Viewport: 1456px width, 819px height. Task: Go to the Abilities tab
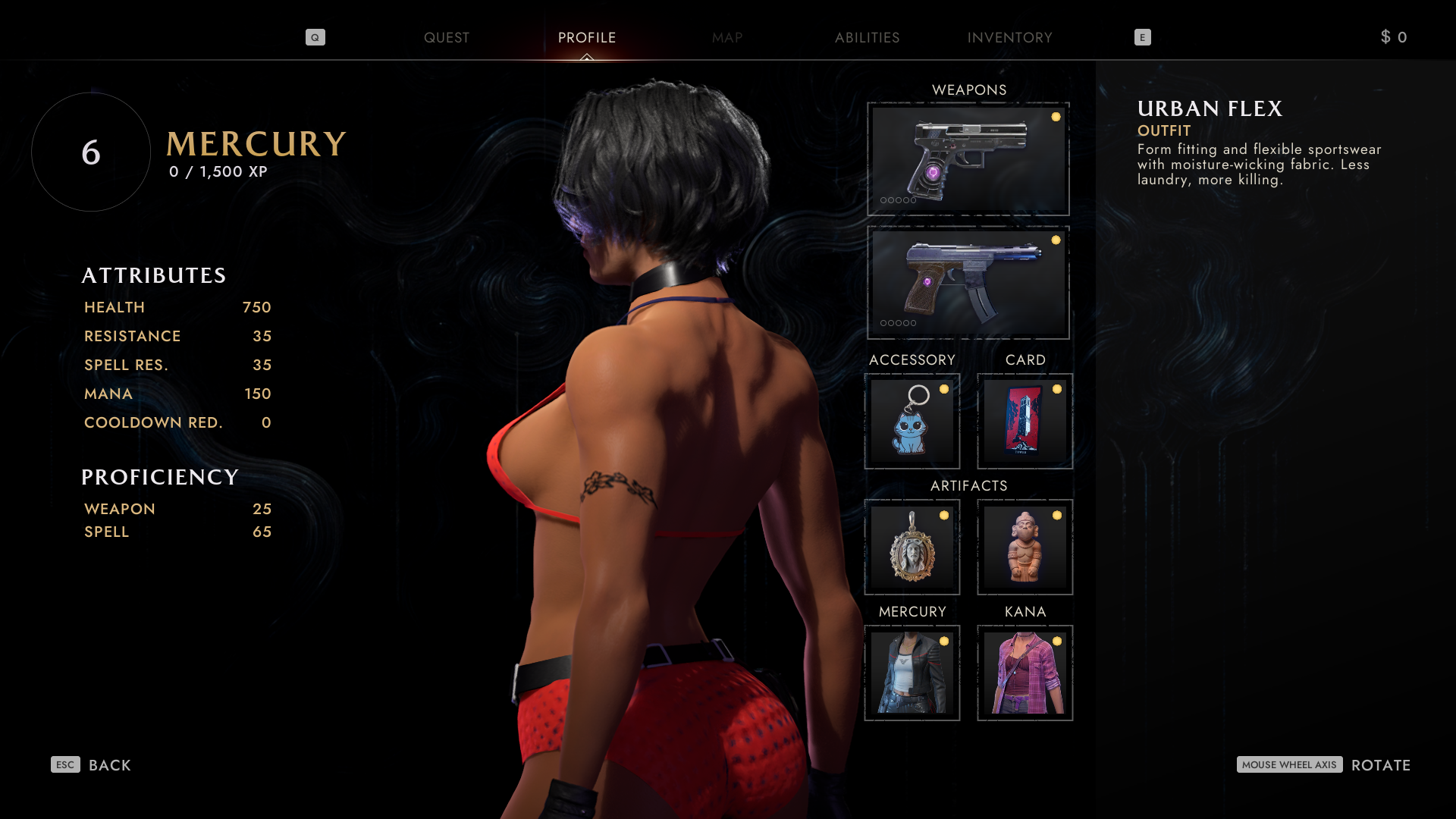(867, 38)
